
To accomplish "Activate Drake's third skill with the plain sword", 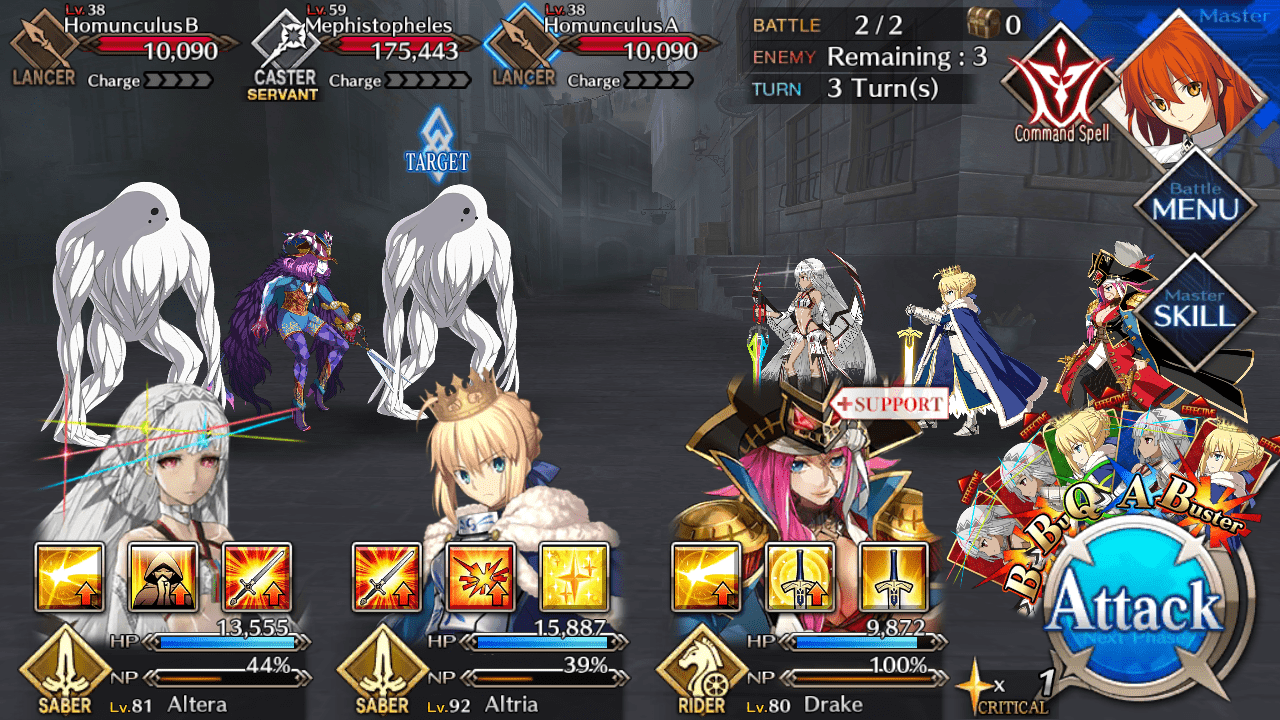I will tap(893, 577).
